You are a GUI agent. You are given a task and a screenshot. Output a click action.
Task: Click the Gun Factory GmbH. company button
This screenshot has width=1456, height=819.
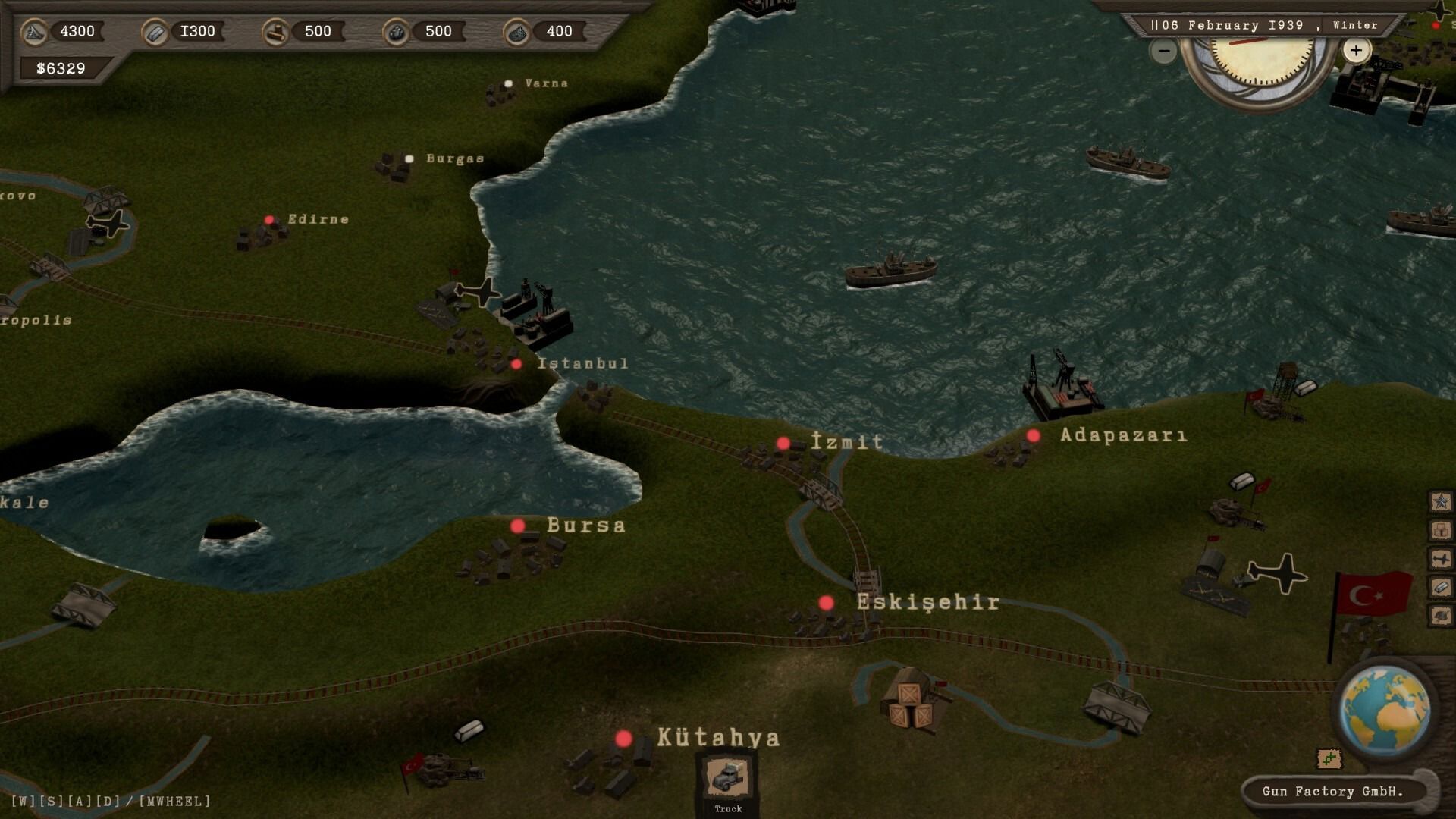(x=1332, y=791)
